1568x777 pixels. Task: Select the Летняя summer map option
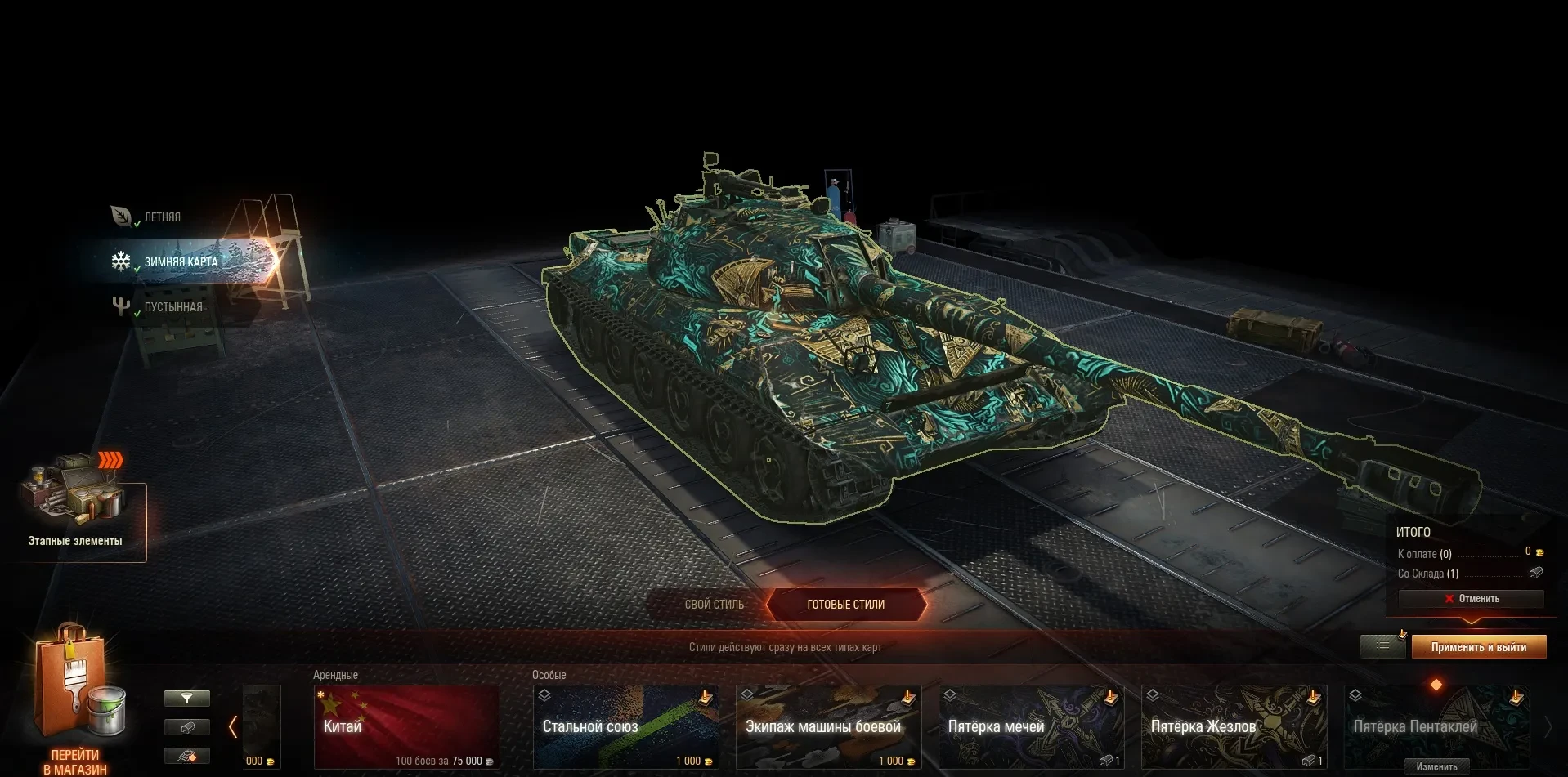coord(161,217)
